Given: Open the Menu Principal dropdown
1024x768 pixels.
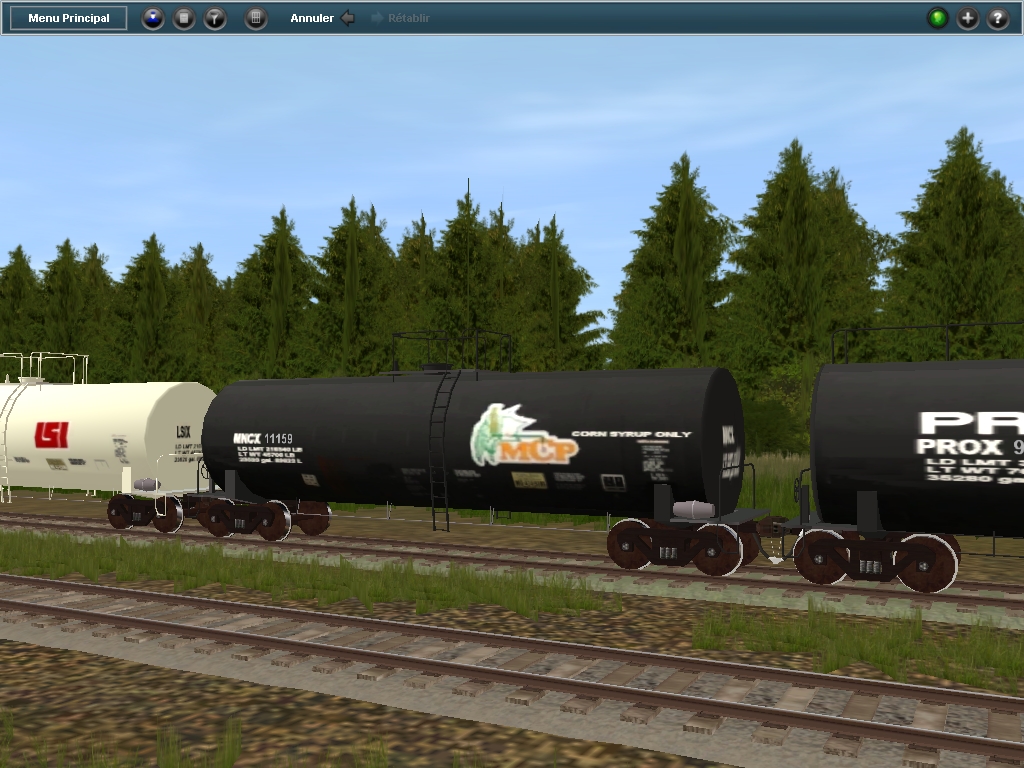Looking at the screenshot, I should point(69,18).
